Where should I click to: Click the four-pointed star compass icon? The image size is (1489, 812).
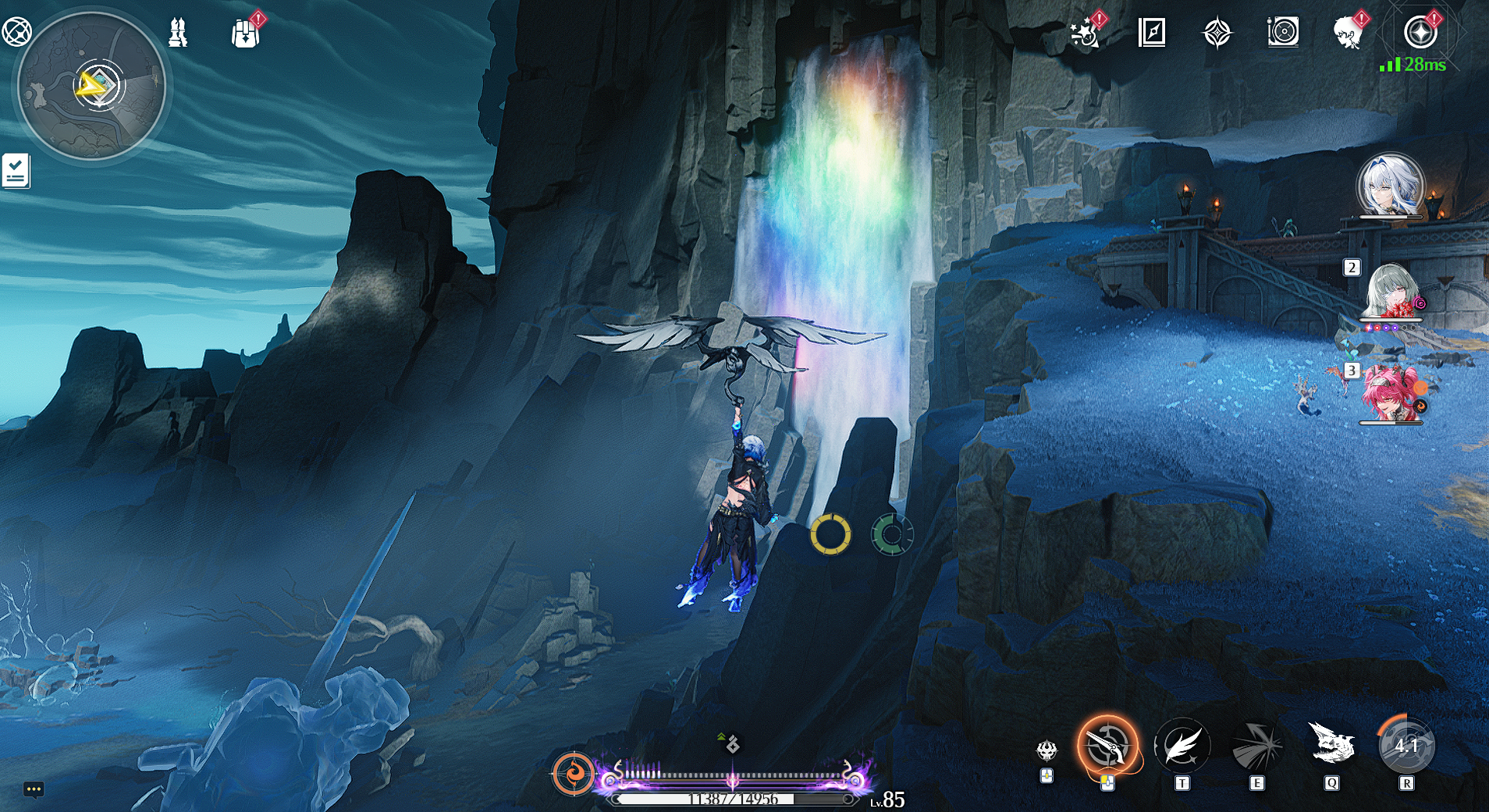pos(1217,34)
